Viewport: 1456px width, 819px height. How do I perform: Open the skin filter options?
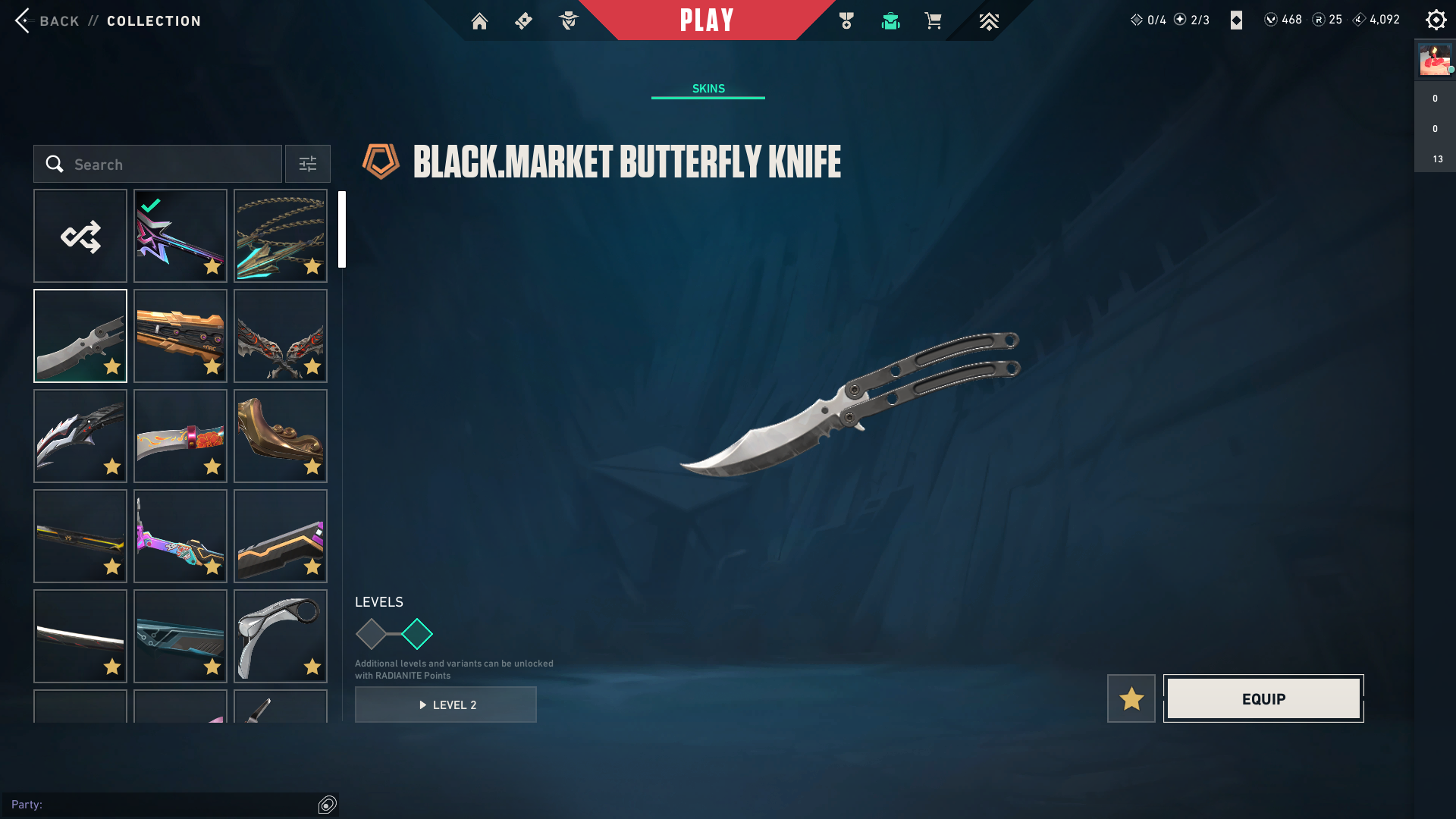point(308,165)
